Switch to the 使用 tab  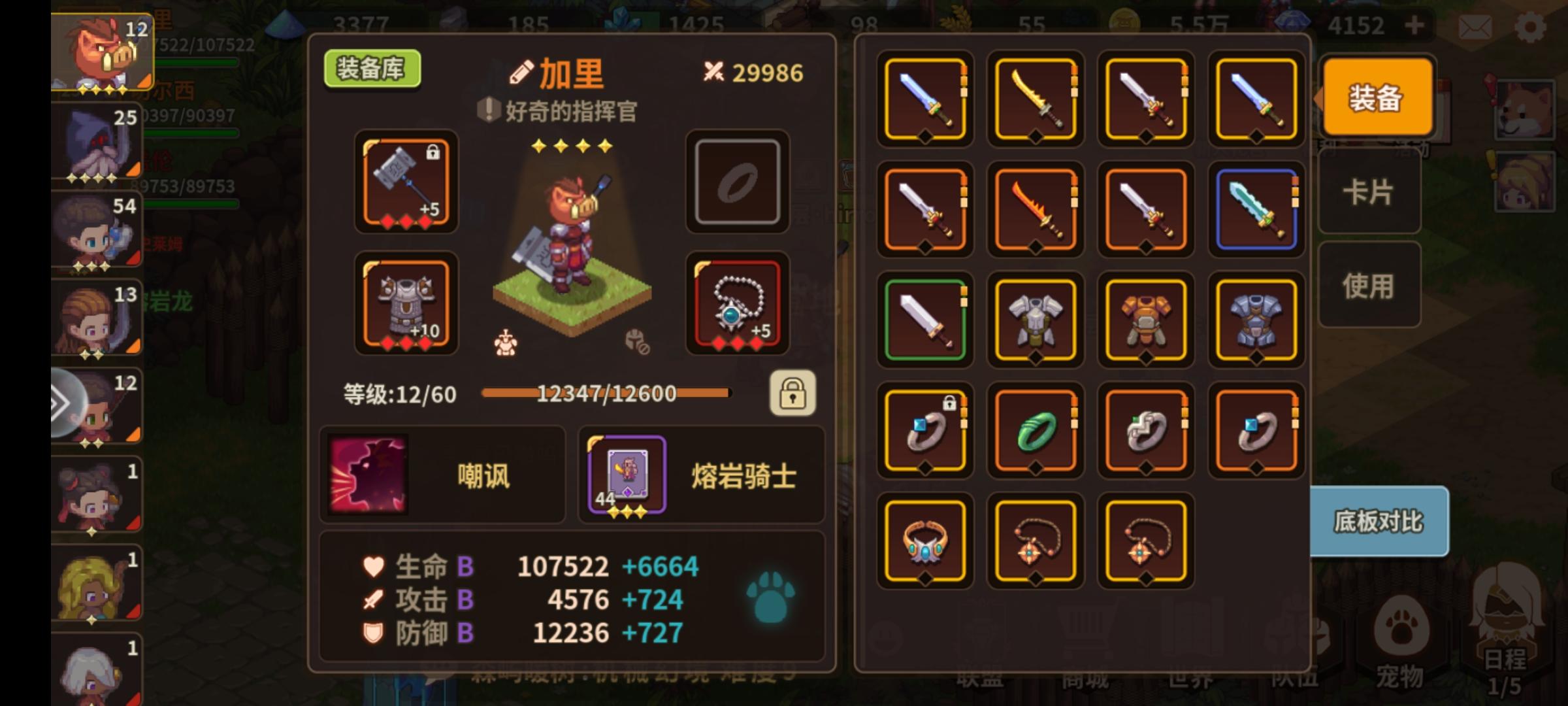pyautogui.click(x=1368, y=284)
